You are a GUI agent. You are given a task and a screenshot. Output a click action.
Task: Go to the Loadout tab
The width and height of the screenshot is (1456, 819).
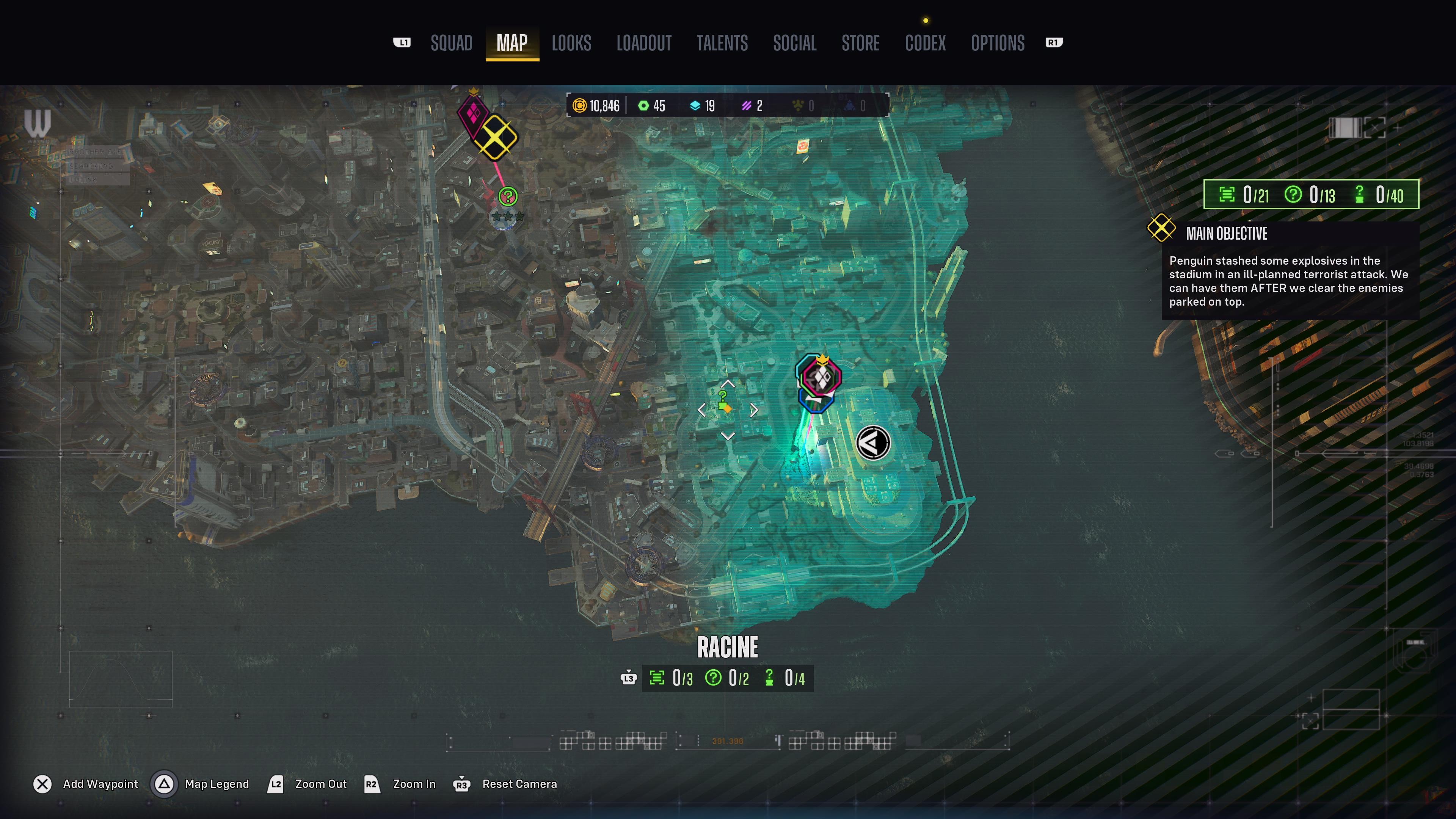click(644, 43)
